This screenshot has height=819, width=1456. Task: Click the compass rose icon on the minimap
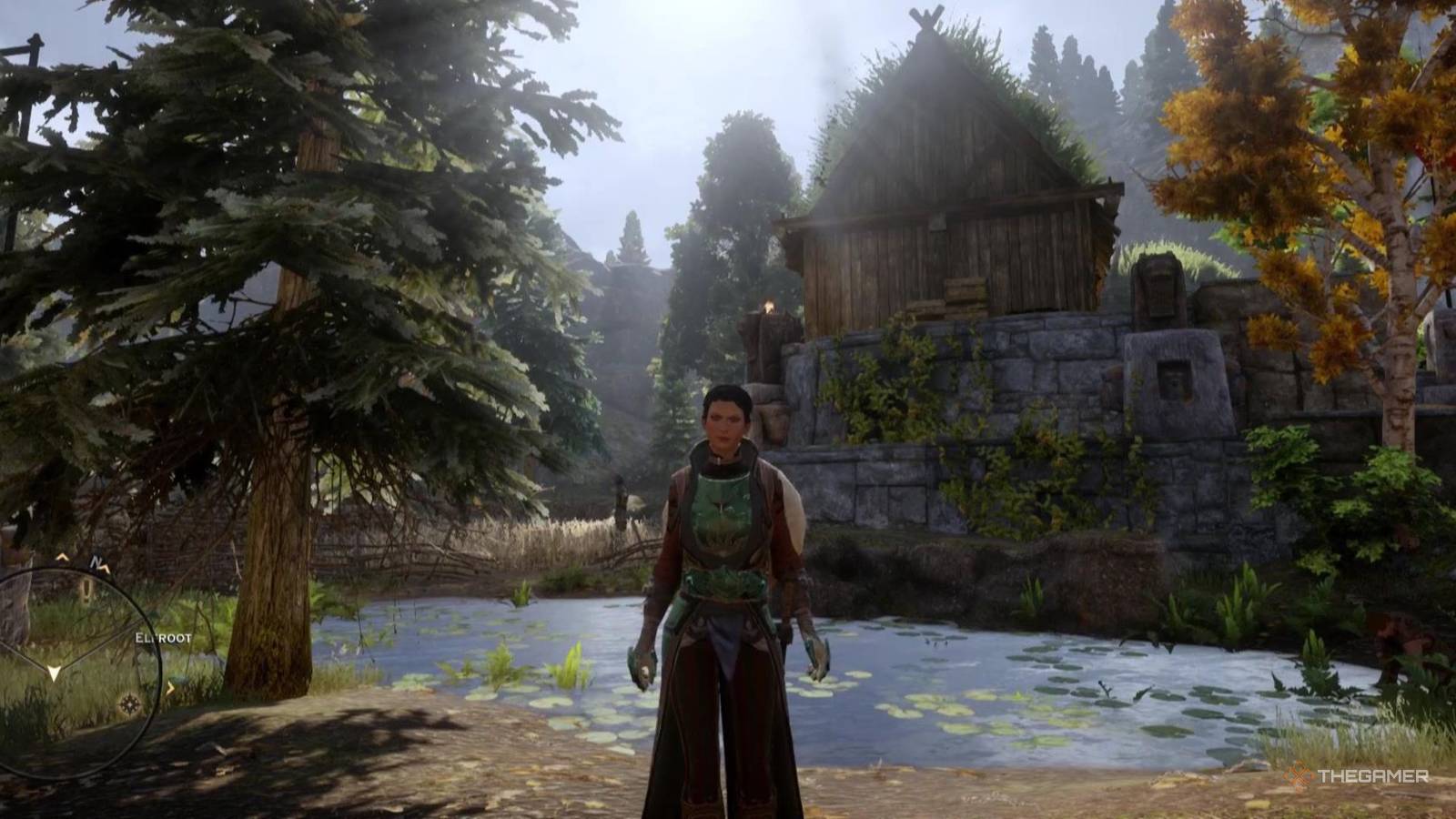coord(129,703)
